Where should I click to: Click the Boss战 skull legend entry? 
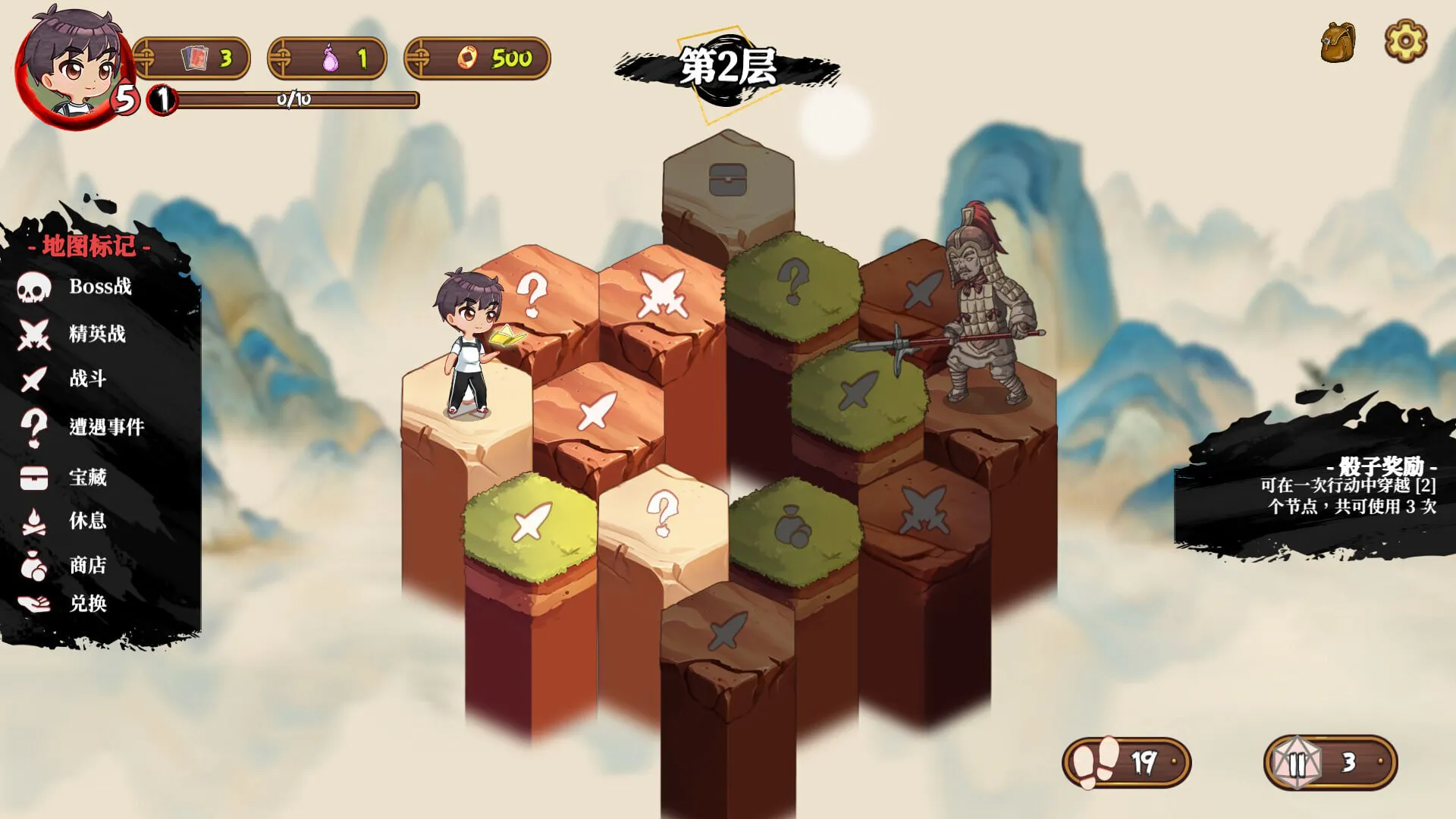point(76,287)
